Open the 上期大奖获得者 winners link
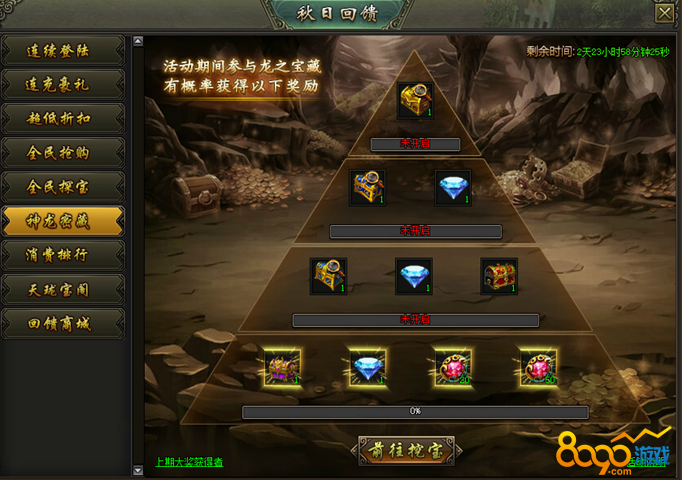682x480 pixels. [x=189, y=463]
